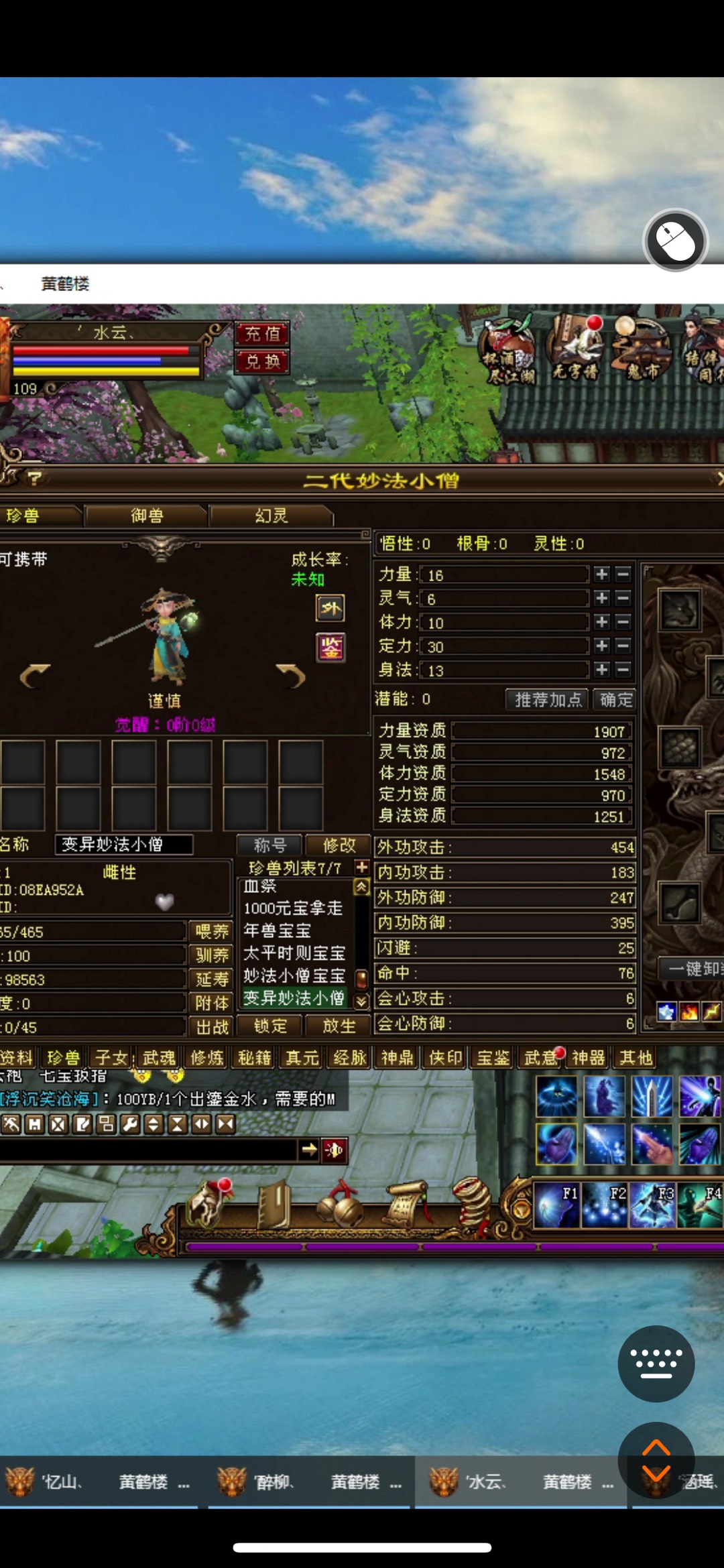Open the 称号 title button
The height and width of the screenshot is (1568, 724).
(270, 845)
